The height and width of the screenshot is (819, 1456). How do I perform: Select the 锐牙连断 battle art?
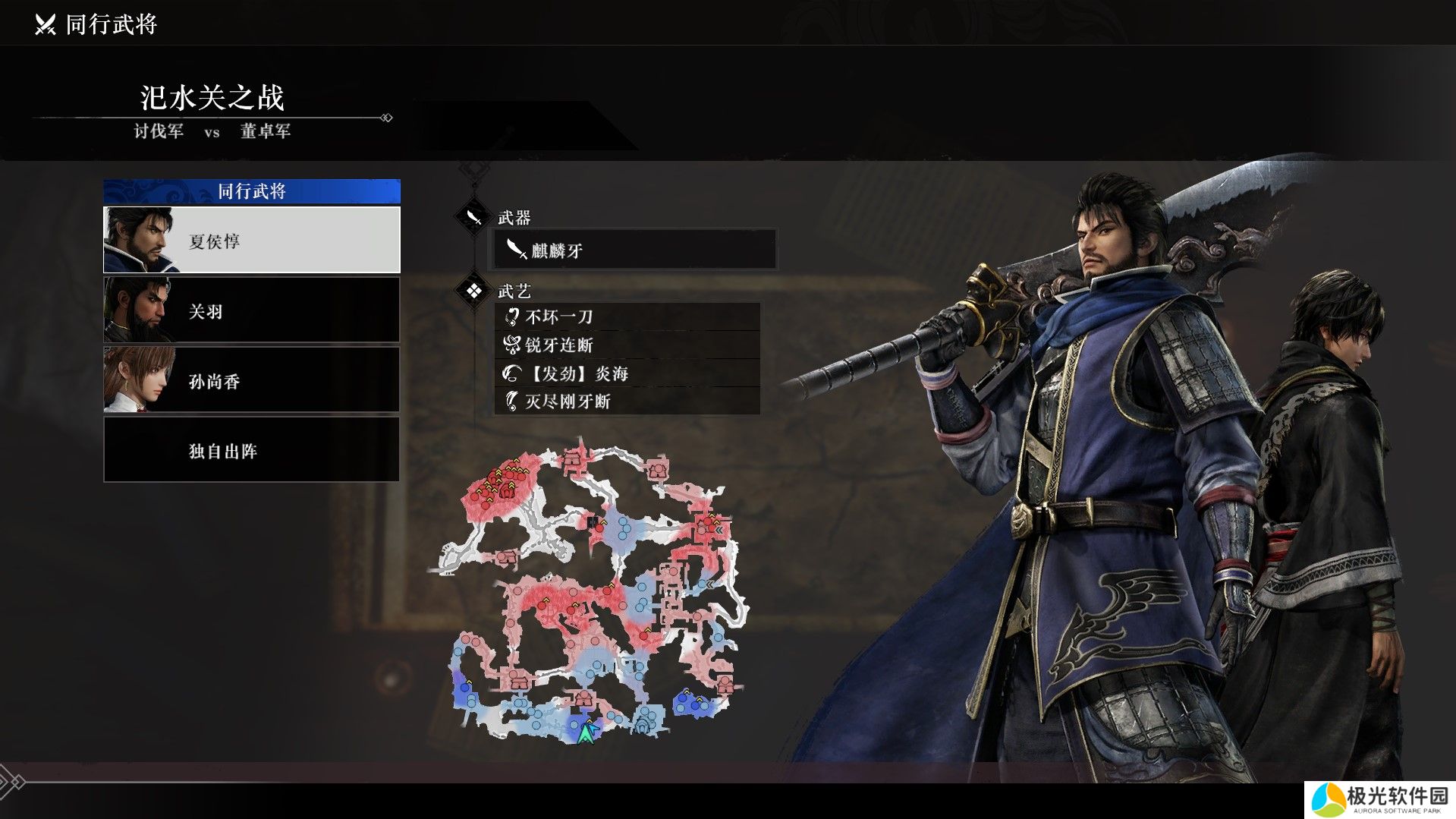[x=627, y=345]
